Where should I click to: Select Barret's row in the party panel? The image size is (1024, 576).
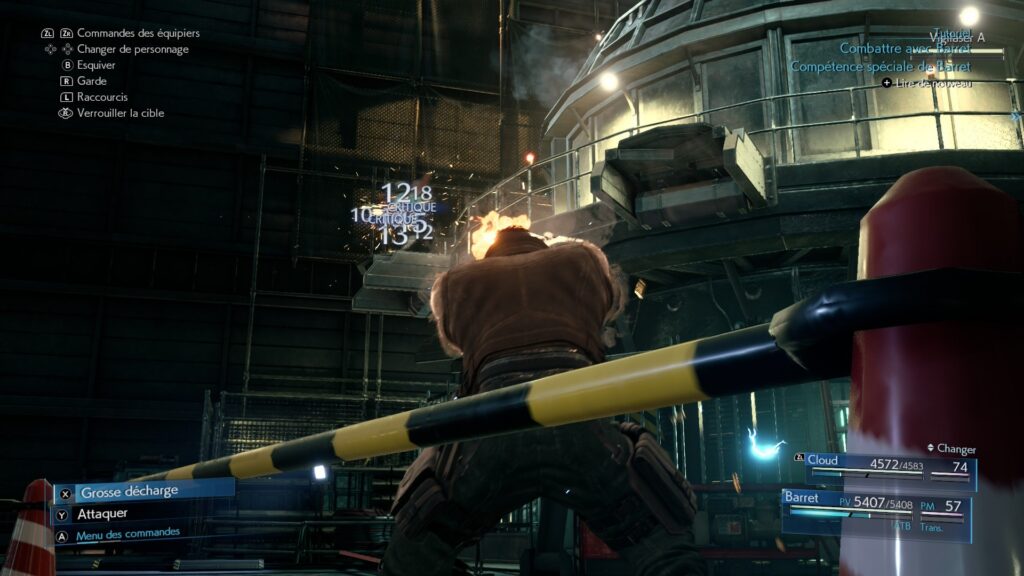[x=877, y=507]
